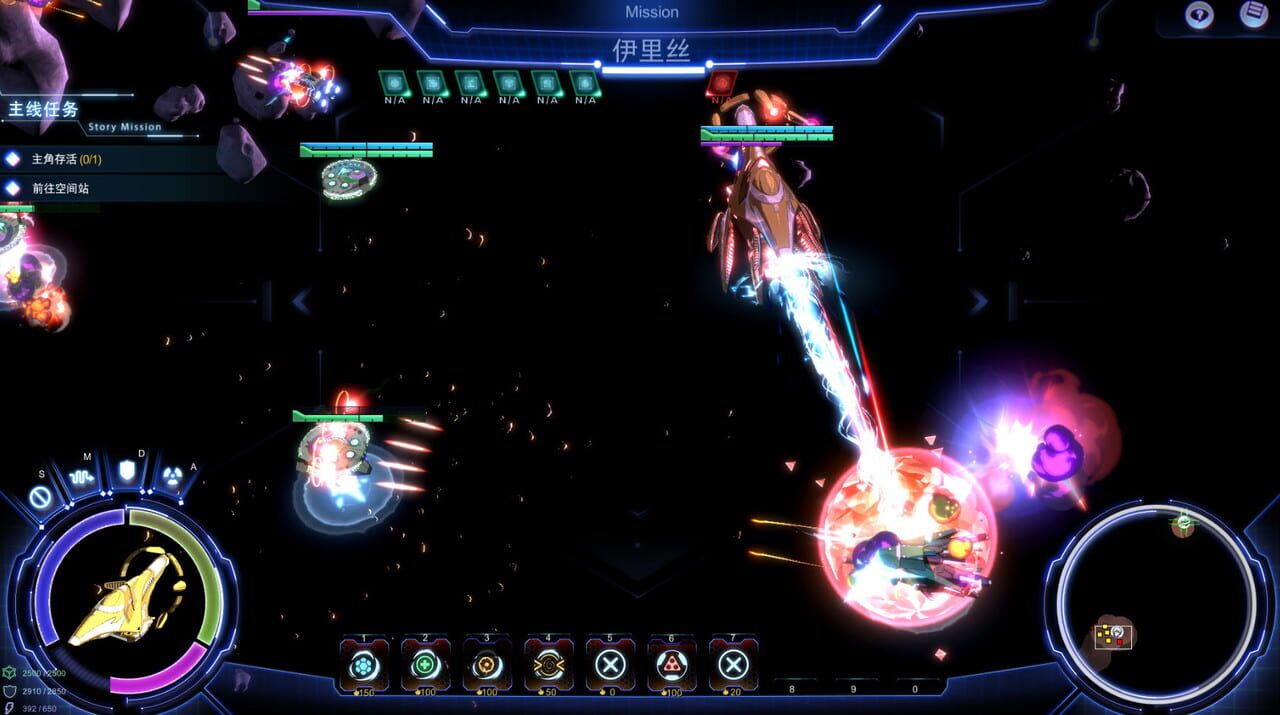The image size is (1280, 715).
Task: Trigger the orange spiral ability in slot 4
Action: [549, 665]
